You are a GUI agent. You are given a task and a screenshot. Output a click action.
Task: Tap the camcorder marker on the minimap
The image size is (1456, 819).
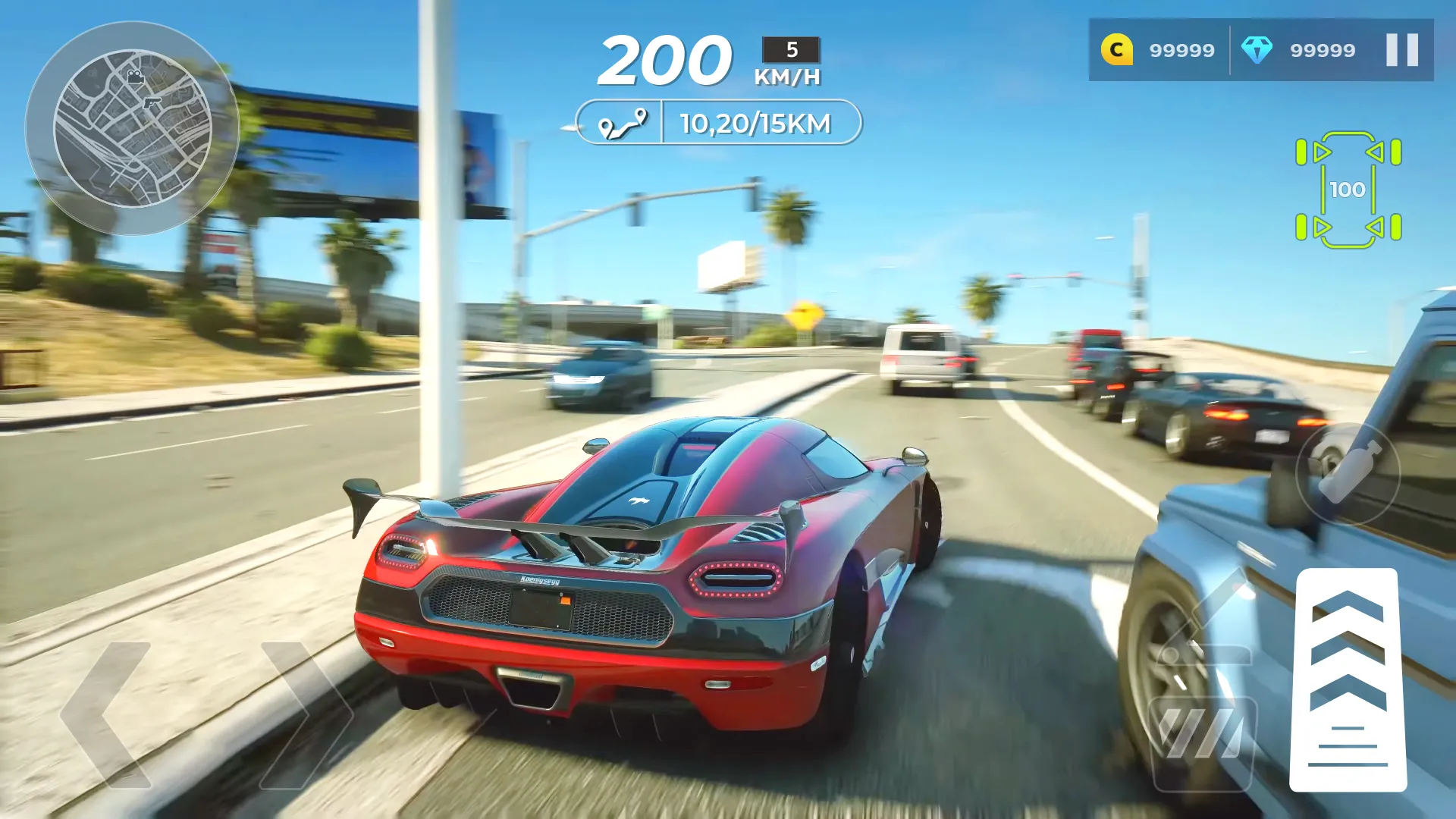(135, 77)
